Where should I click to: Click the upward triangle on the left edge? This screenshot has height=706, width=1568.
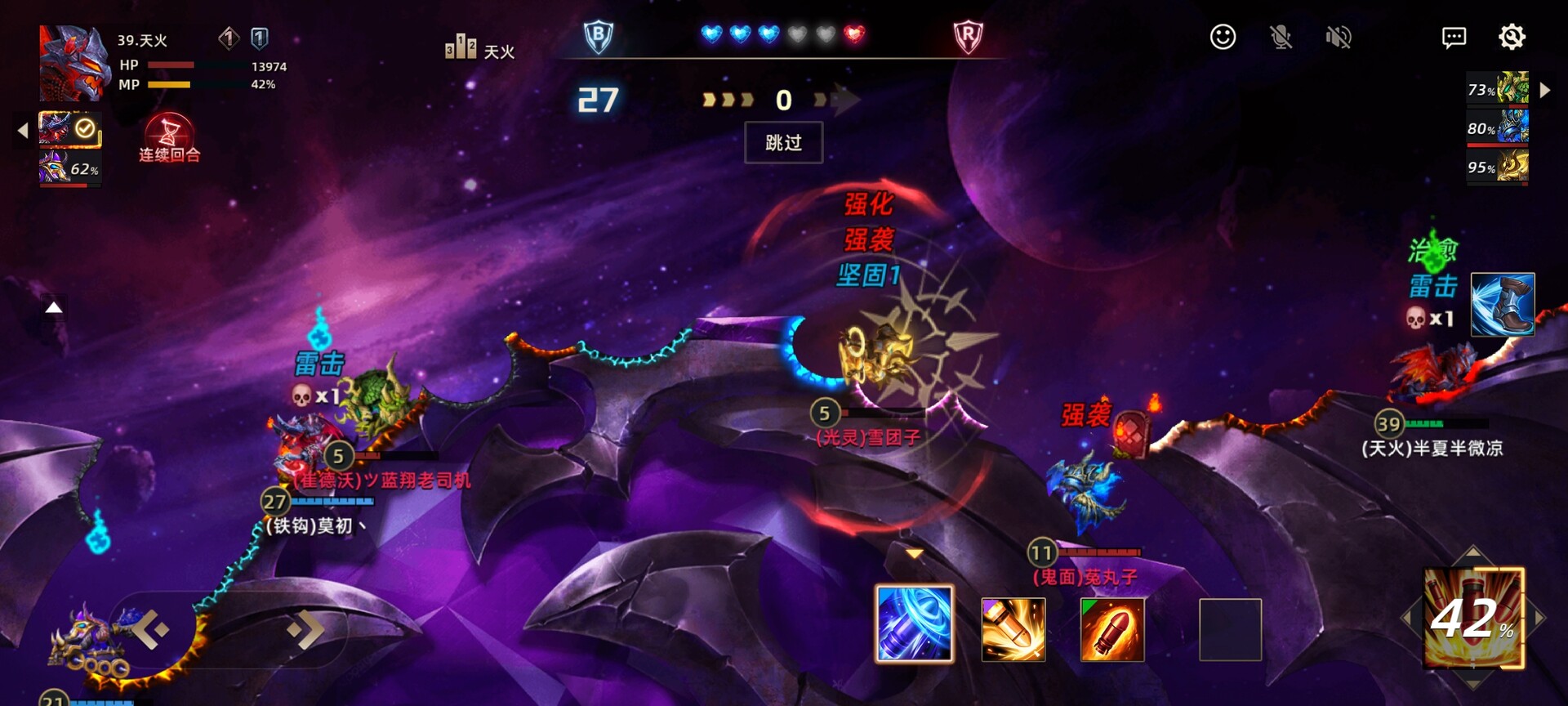[54, 306]
